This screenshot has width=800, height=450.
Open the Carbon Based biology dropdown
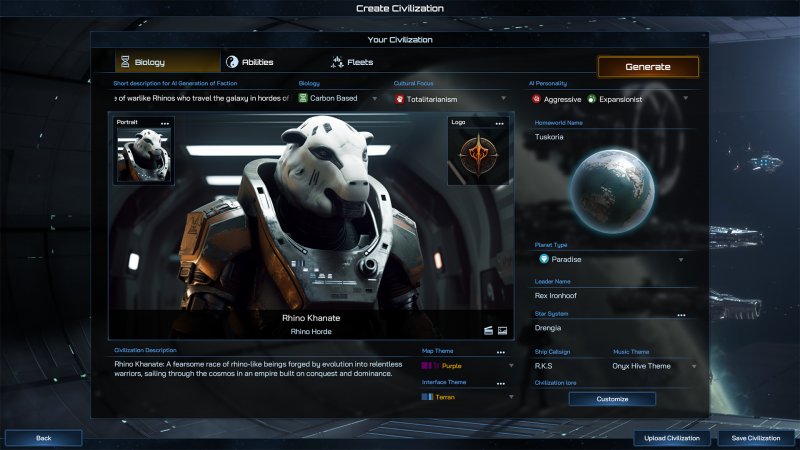pos(338,99)
